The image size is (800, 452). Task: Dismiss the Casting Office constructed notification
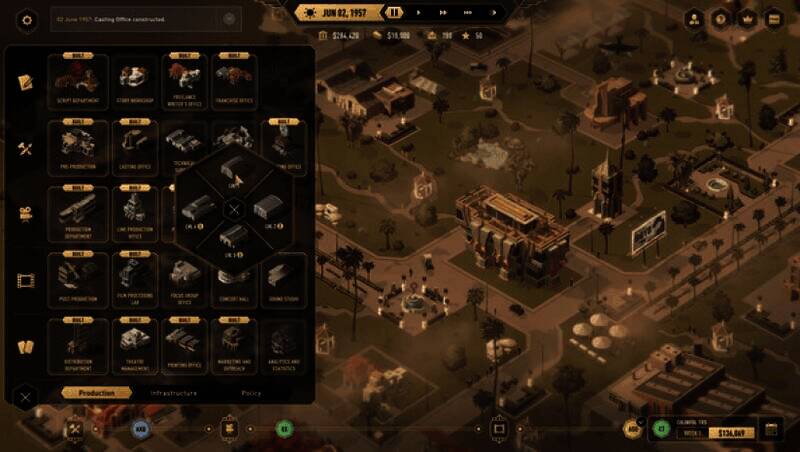(230, 18)
